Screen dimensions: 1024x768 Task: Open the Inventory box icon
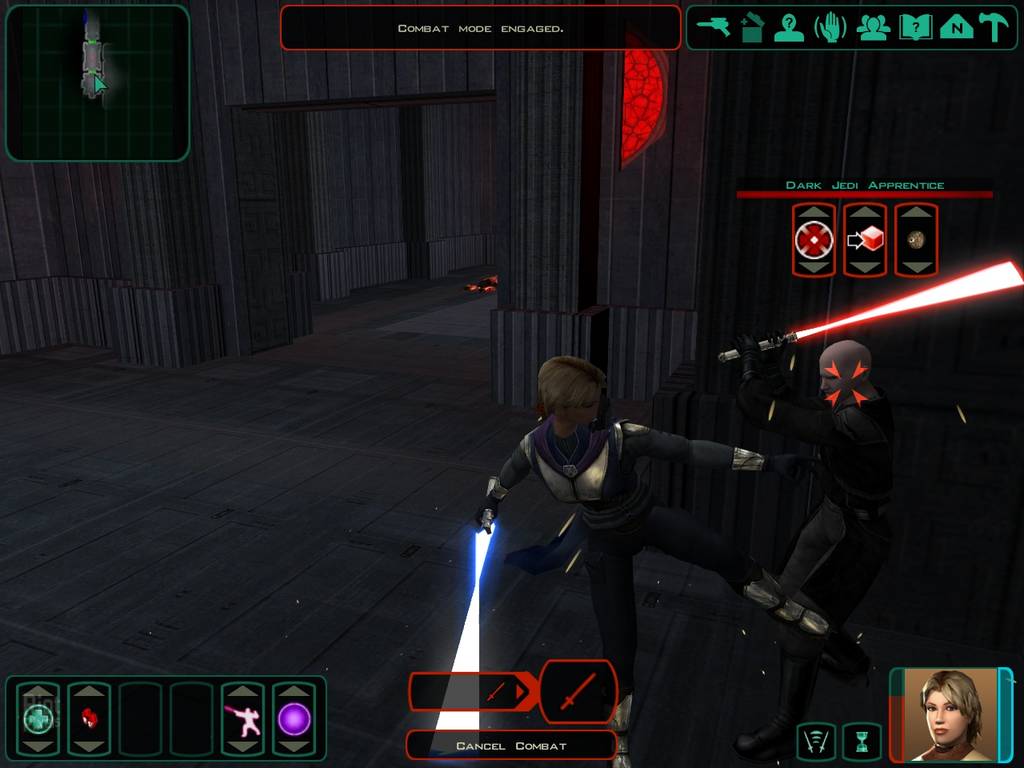tap(752, 27)
